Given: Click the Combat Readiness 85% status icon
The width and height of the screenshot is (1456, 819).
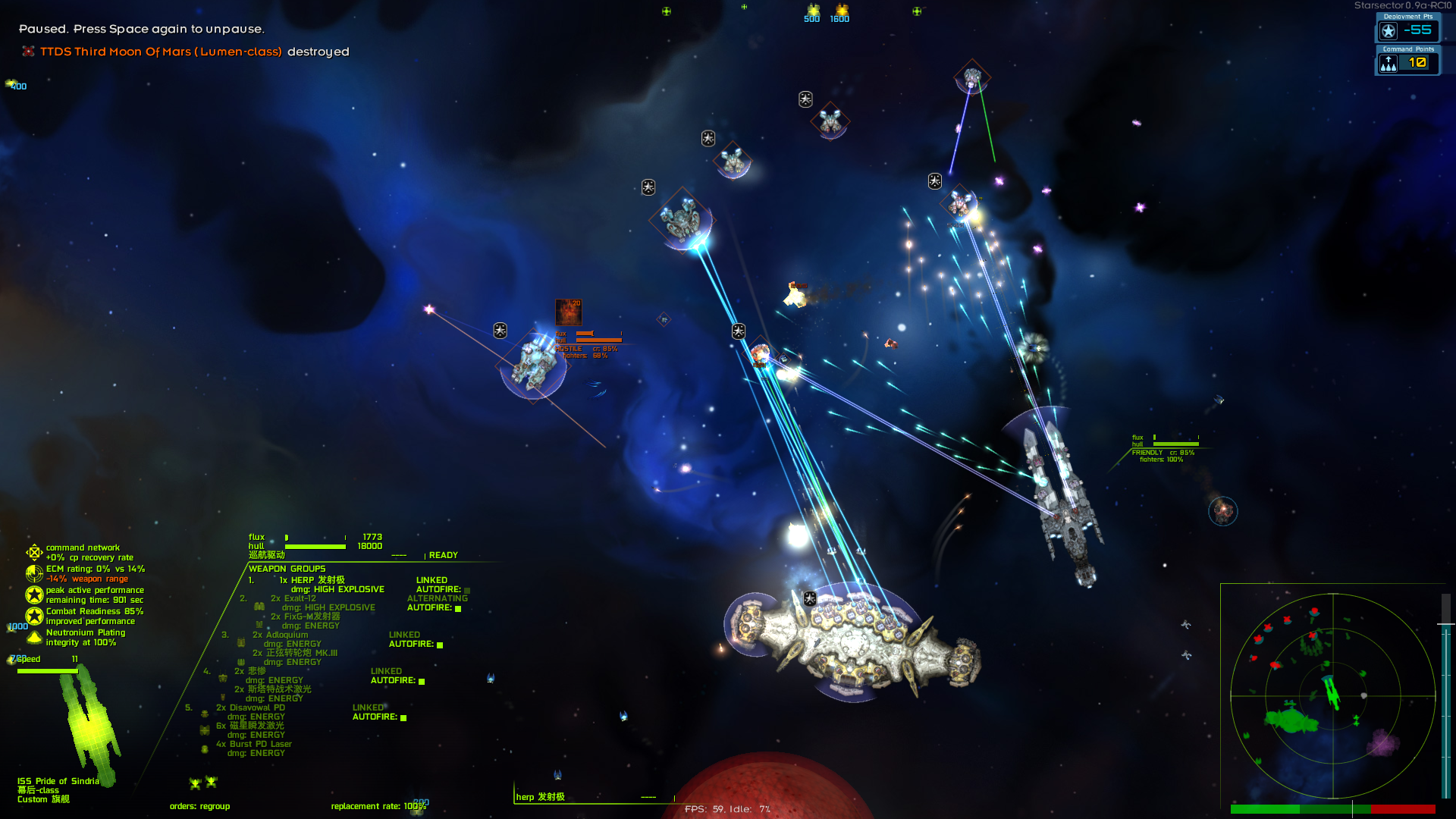Looking at the screenshot, I should (x=34, y=616).
